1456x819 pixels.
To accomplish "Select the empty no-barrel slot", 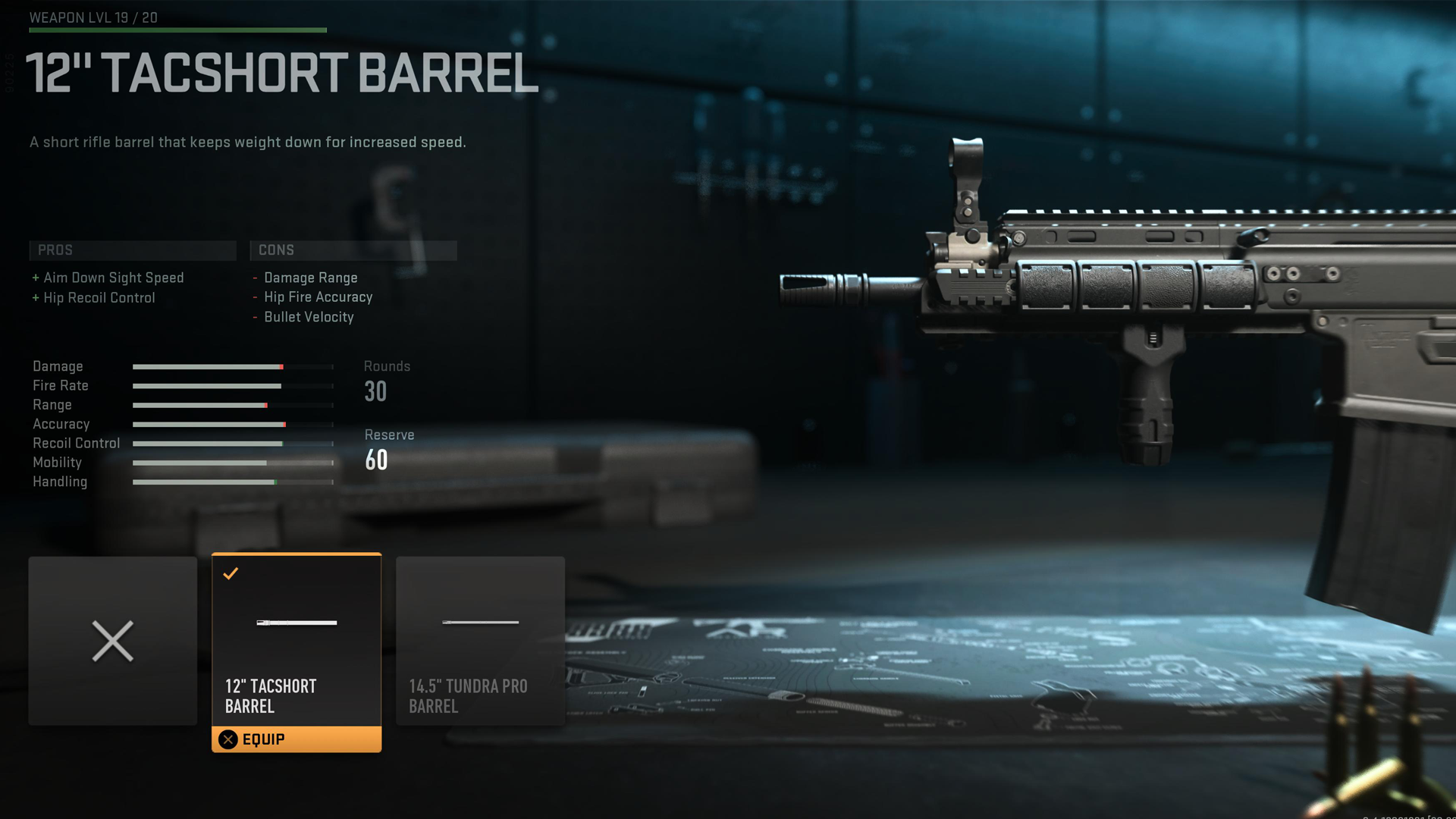I will coord(112,641).
